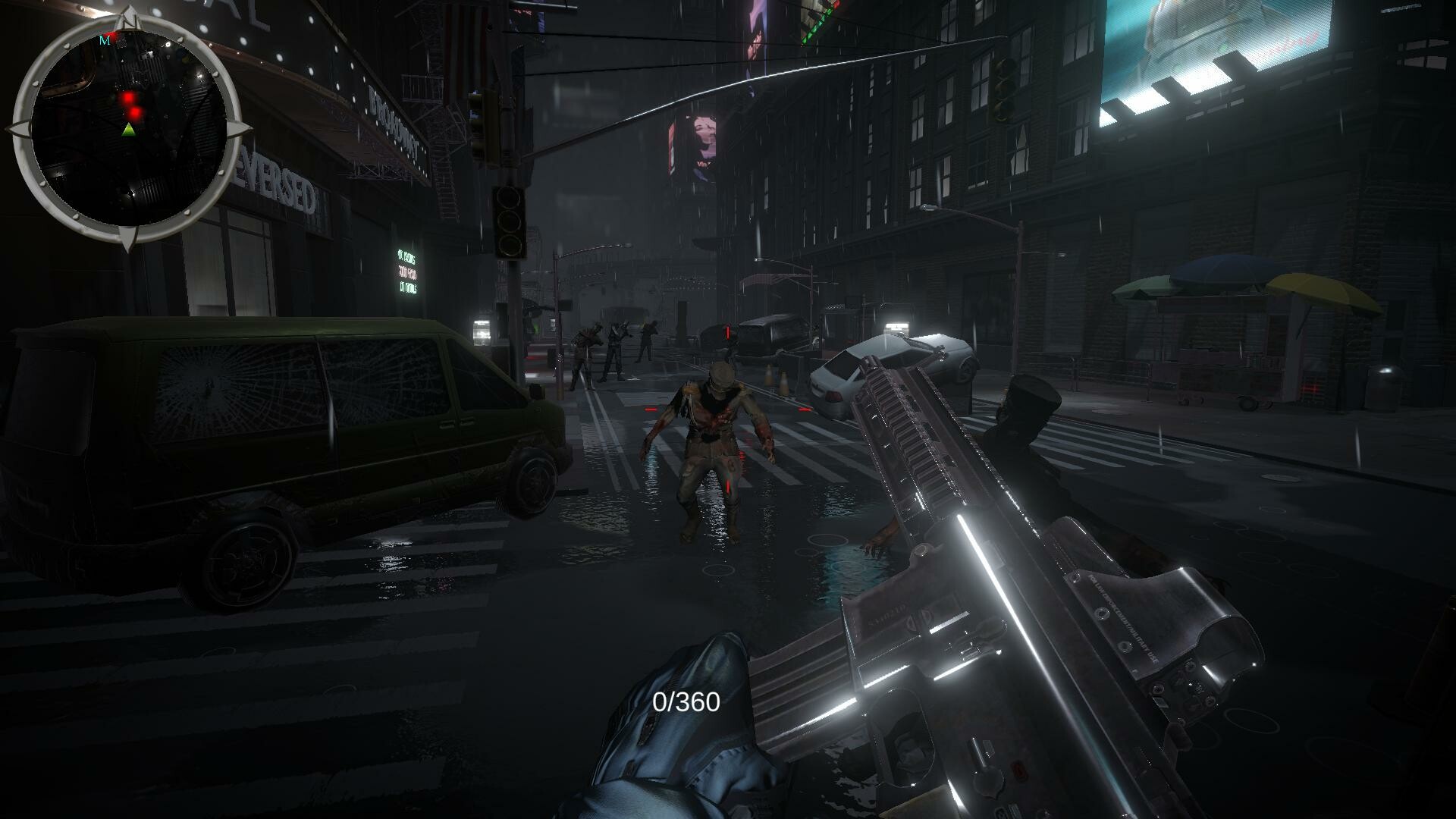Click the compass minimap in the top-left corner
The image size is (1456, 819).
point(129,125)
